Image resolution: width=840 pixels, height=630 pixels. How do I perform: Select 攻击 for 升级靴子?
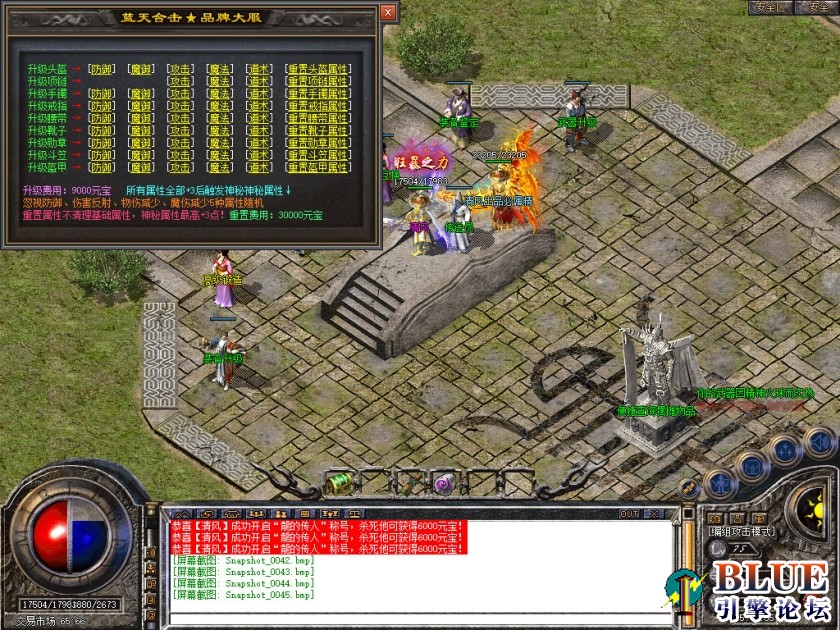click(x=181, y=130)
